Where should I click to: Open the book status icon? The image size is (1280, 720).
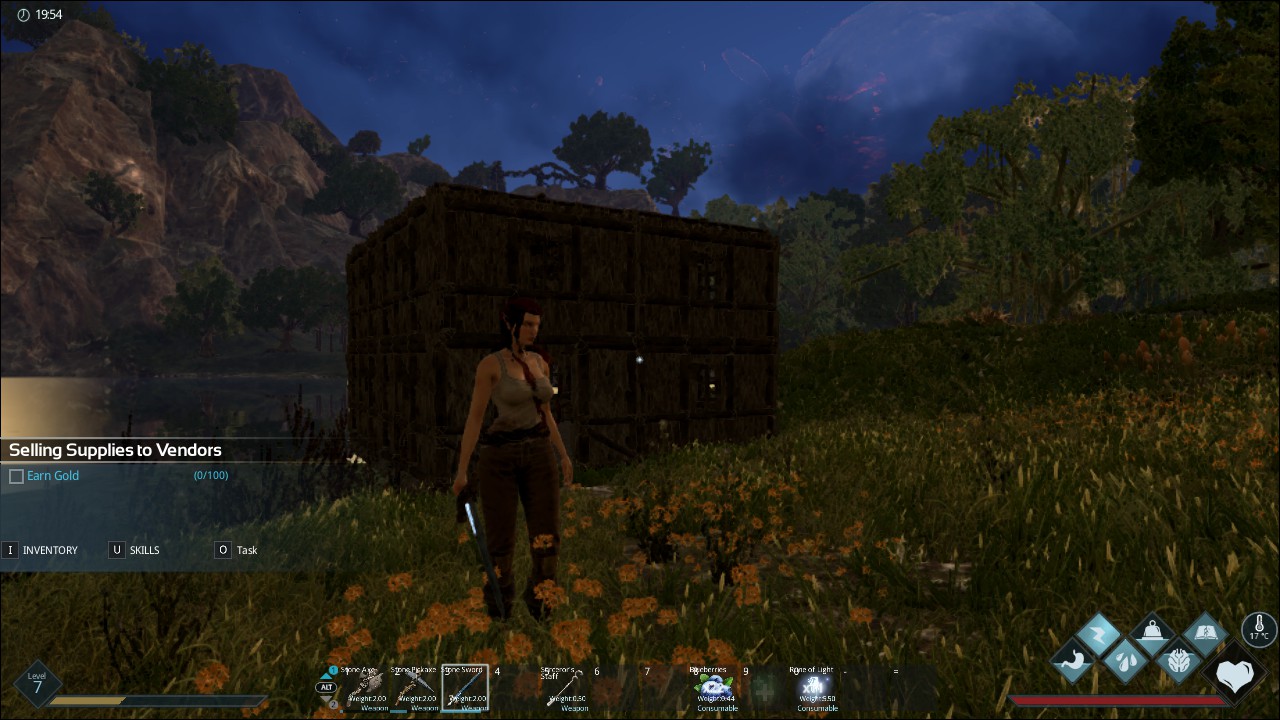[x=1205, y=634]
